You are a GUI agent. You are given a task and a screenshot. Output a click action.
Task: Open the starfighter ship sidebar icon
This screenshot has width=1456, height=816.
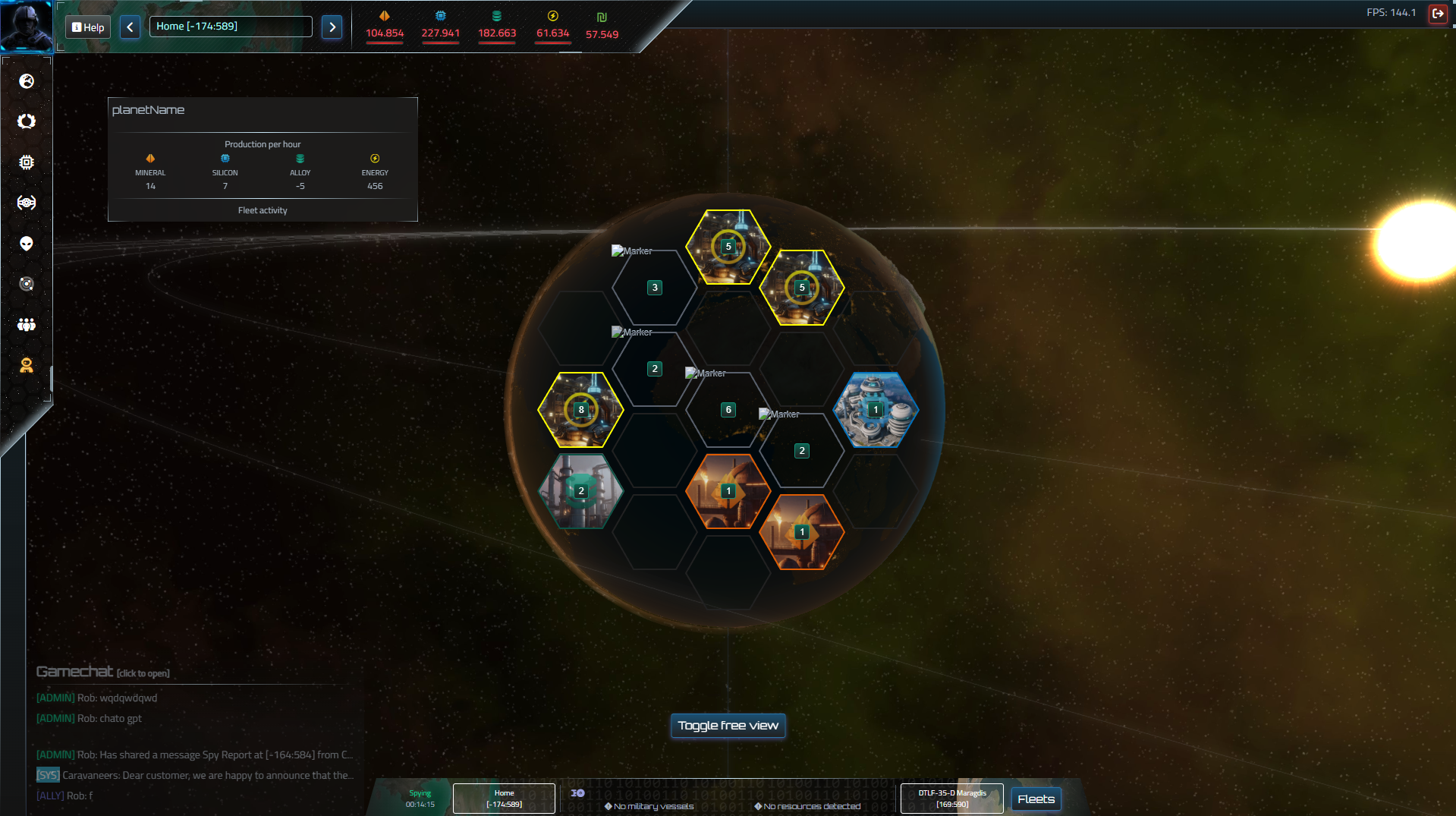pos(27,203)
